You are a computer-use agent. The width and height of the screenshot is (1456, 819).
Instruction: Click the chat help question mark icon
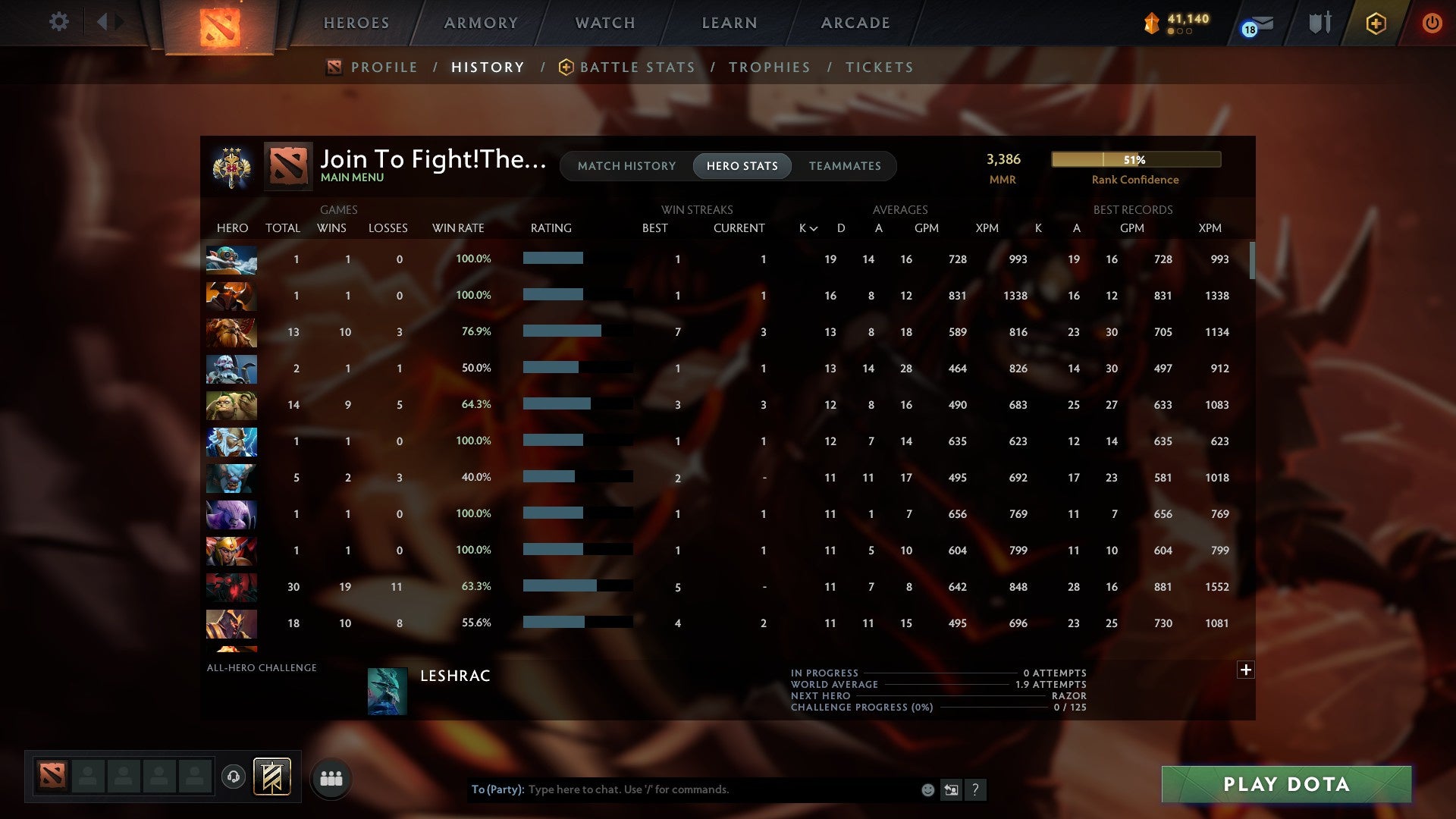[975, 789]
